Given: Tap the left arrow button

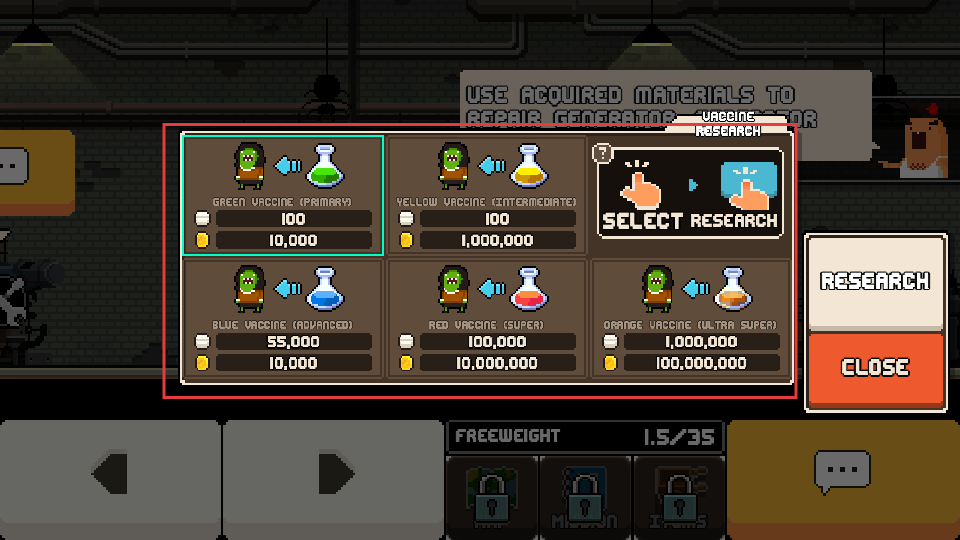Looking at the screenshot, I should (110, 472).
